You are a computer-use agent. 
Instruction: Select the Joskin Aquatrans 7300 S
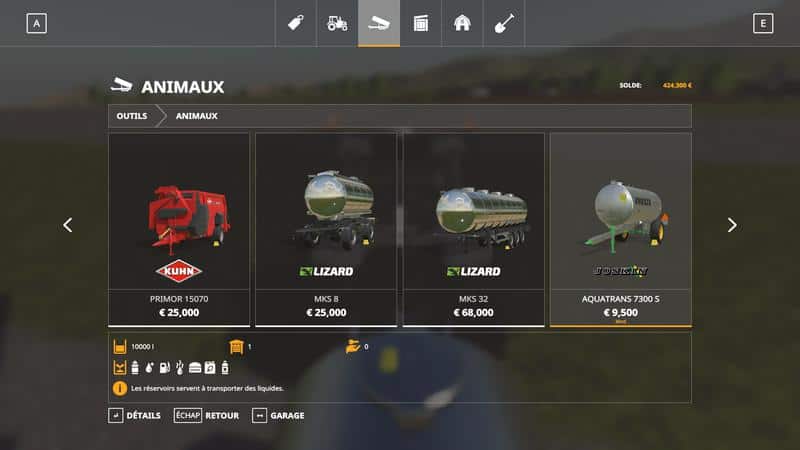coord(620,229)
